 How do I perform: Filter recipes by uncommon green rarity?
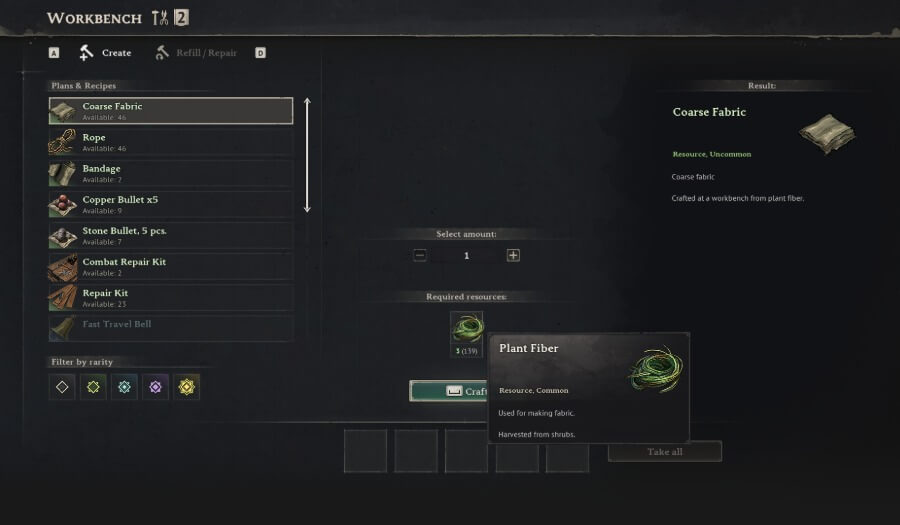93,387
